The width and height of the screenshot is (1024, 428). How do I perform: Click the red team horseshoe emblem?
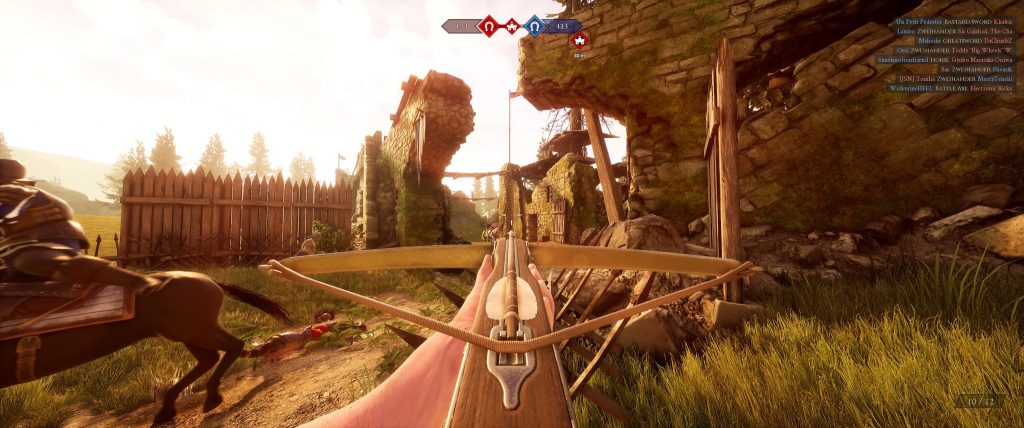coord(488,26)
